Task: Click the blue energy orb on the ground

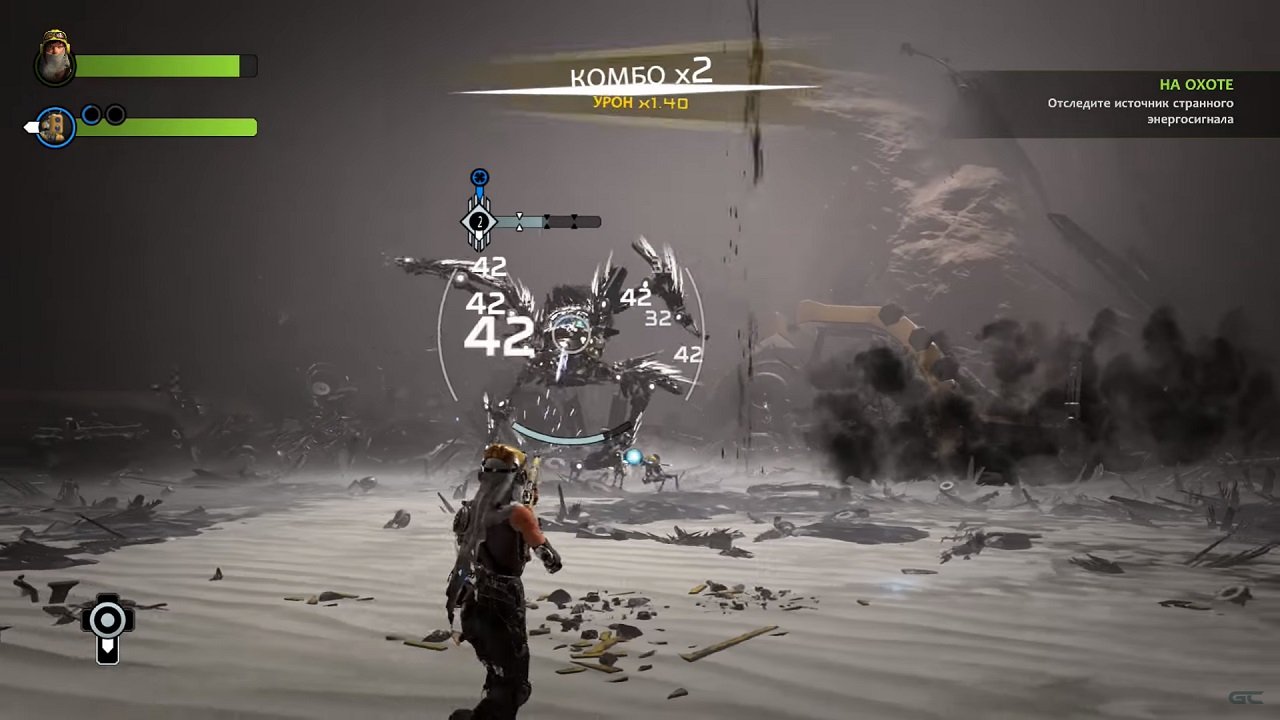Action: point(633,456)
